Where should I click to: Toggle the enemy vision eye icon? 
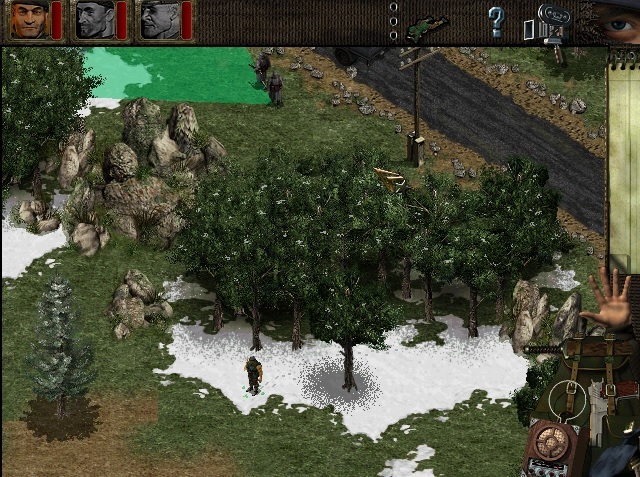click(x=615, y=20)
